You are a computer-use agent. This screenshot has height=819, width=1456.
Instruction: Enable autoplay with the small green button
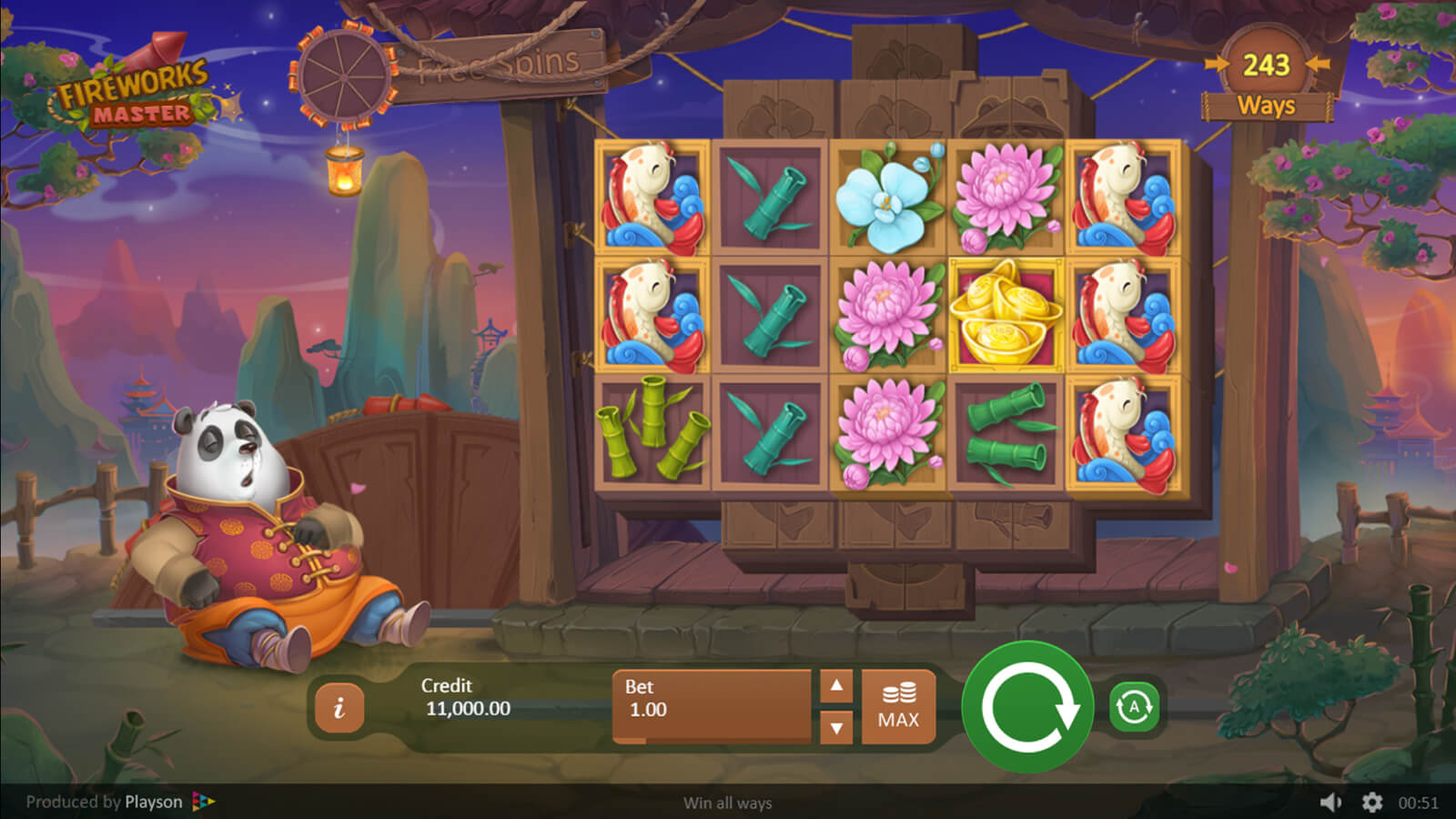tap(1134, 707)
